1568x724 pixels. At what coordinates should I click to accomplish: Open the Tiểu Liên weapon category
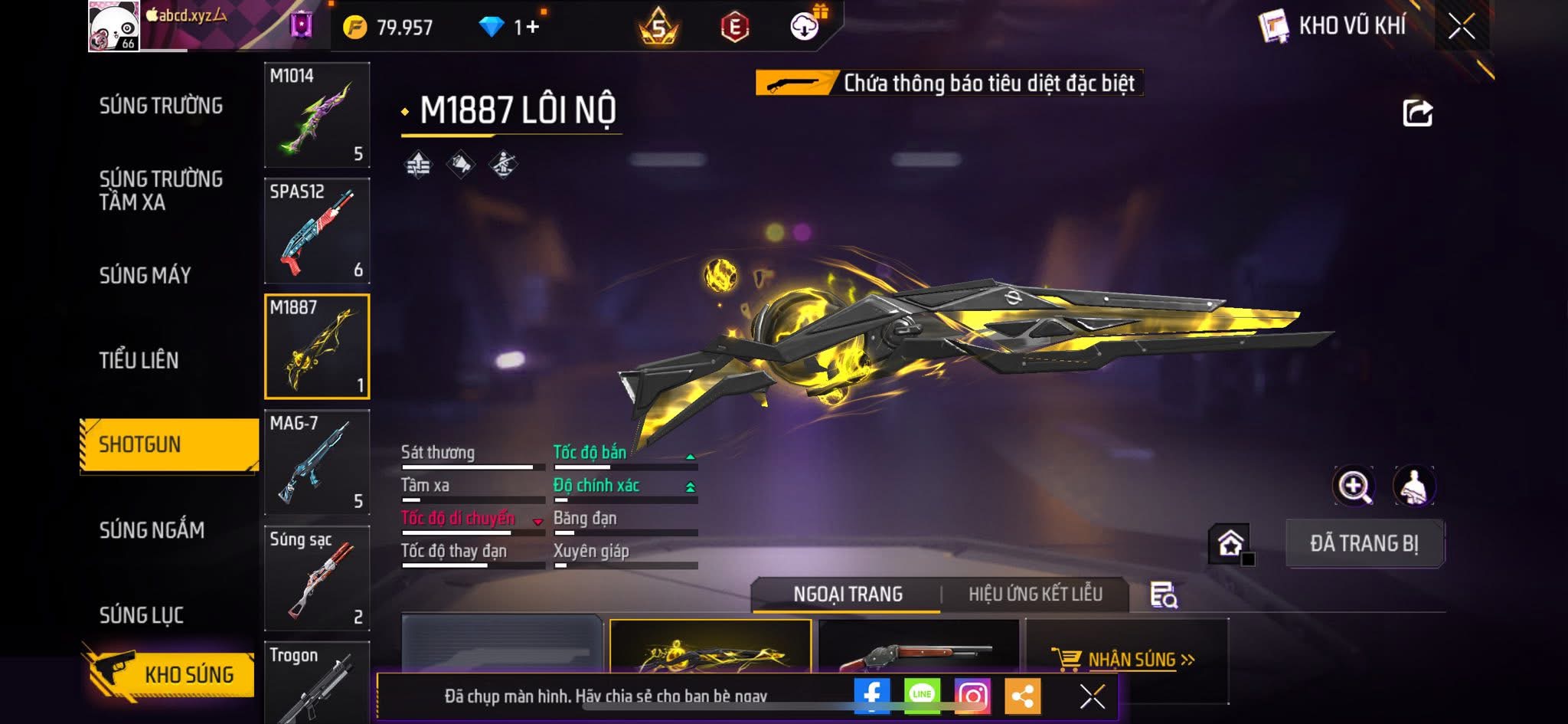pyautogui.click(x=139, y=360)
